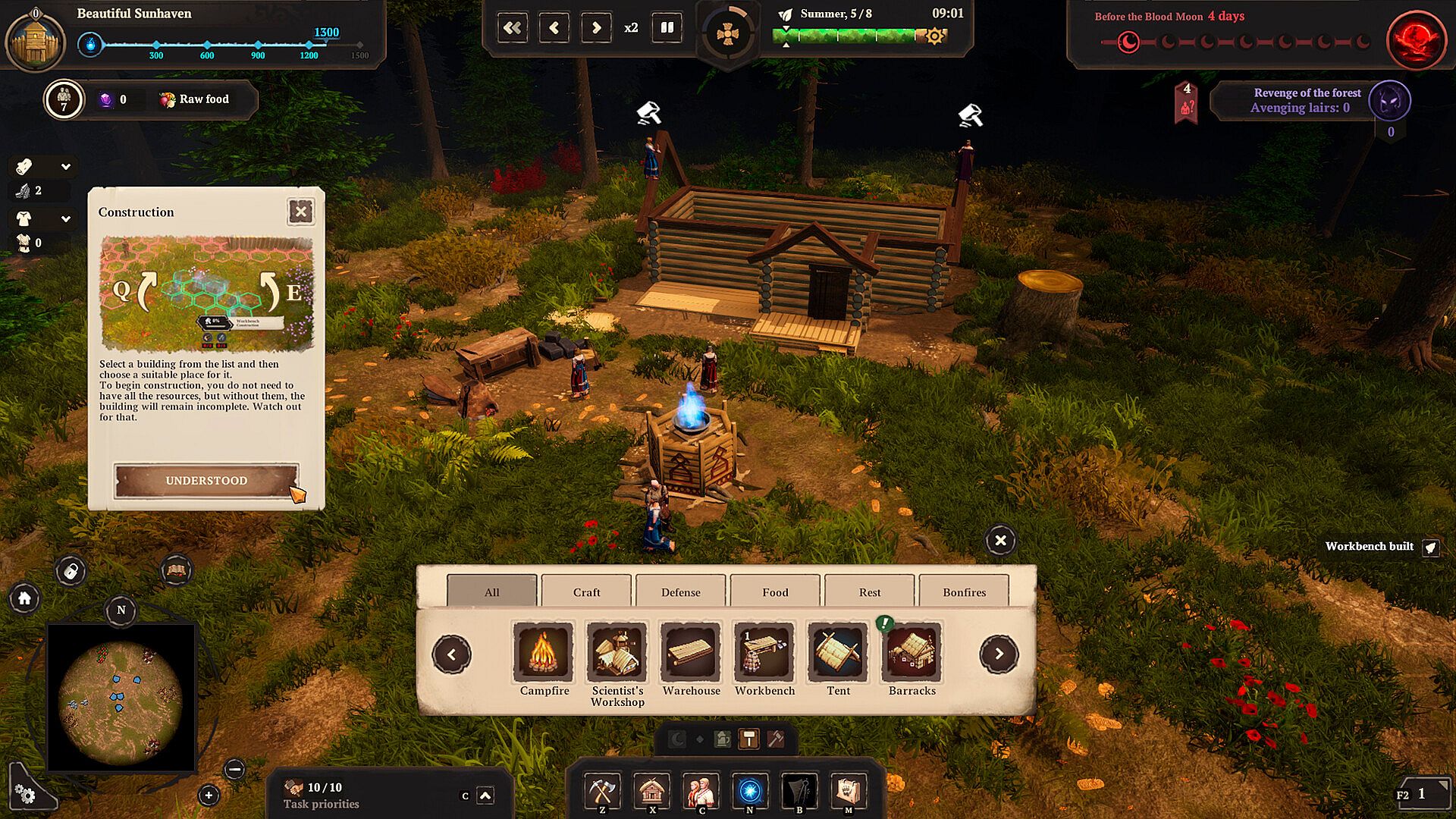1456x819 pixels.
Task: Close the Construction tutorial panel
Action: tap(301, 212)
